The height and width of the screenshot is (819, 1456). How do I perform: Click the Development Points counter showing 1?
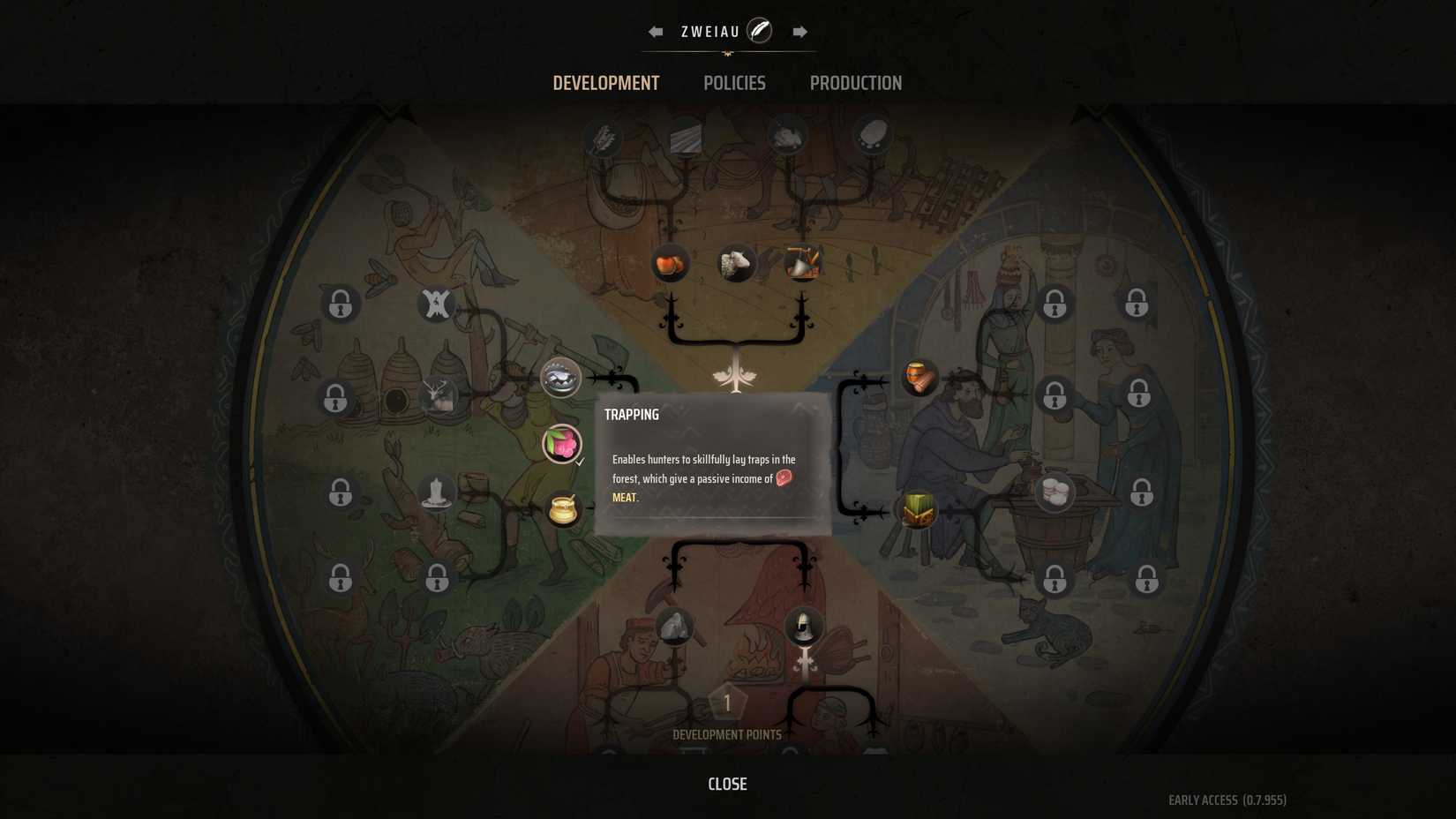pyautogui.click(x=725, y=703)
